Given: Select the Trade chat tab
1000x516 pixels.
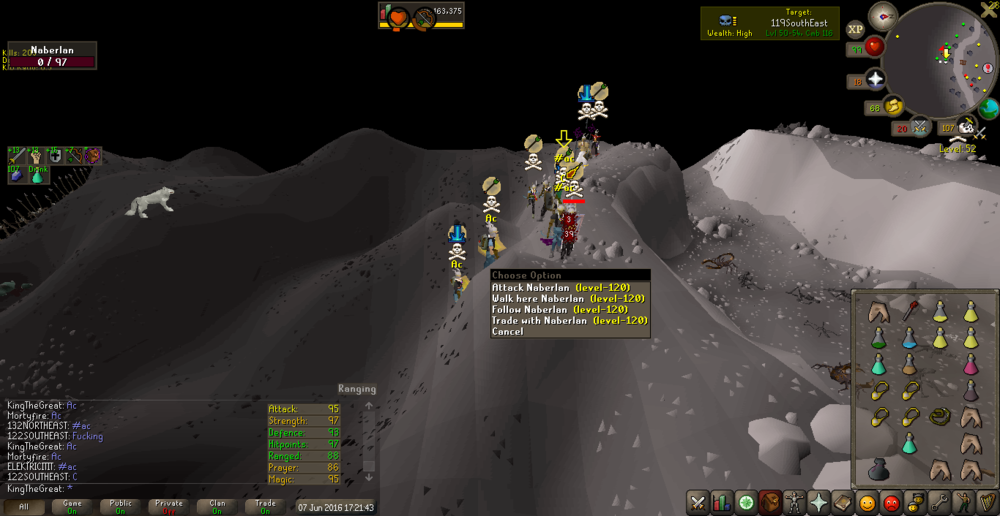Looking at the screenshot, I should (265, 507).
